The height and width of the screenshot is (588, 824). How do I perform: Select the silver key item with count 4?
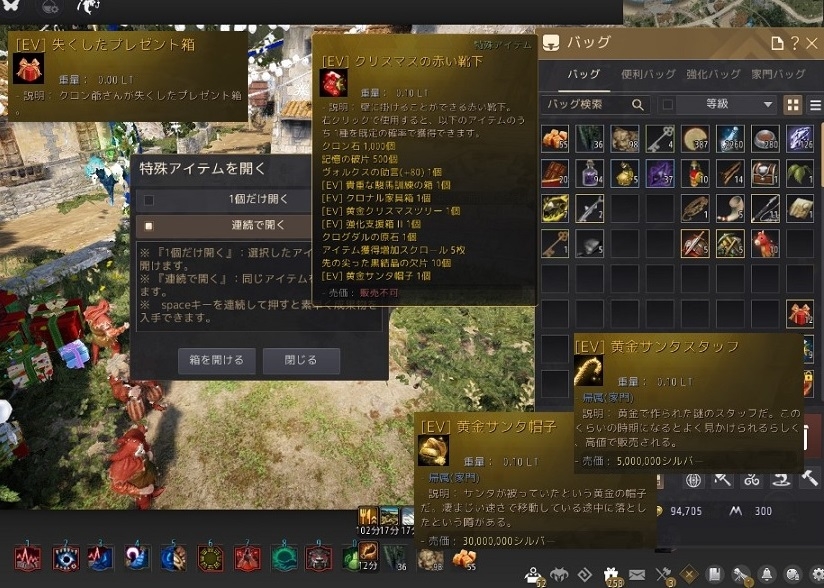[659, 139]
